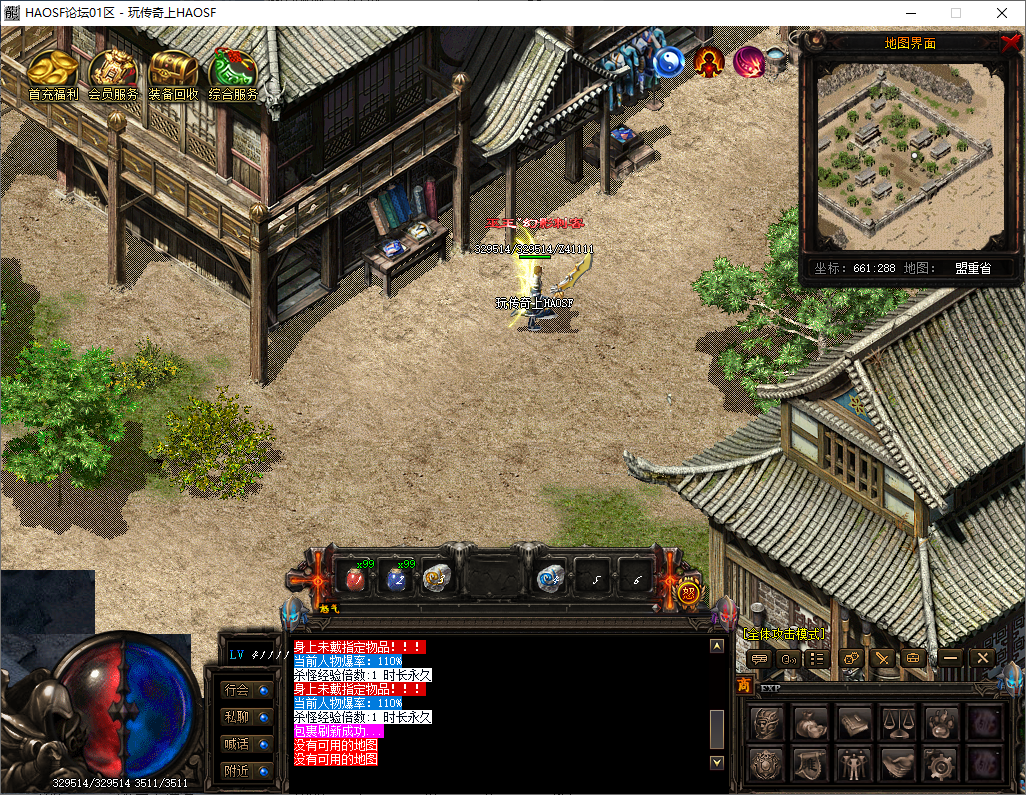
Task: Open the handshake trade icon
Action: click(x=897, y=765)
